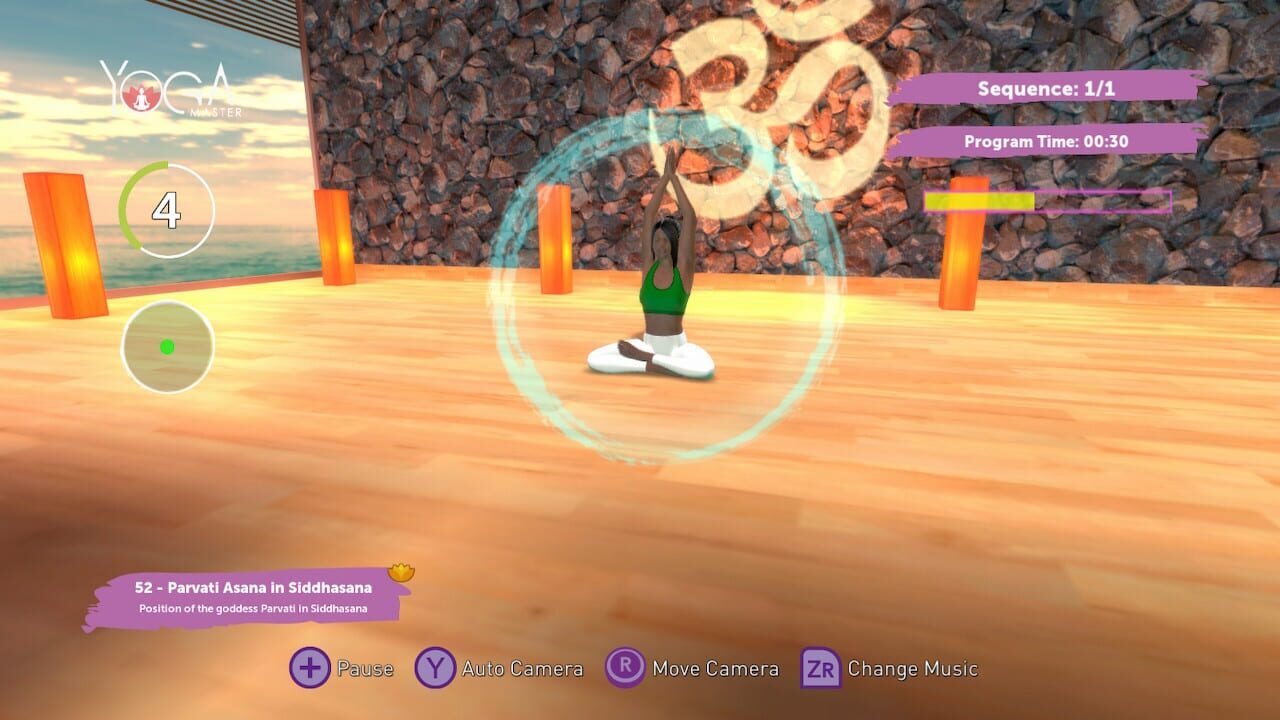Click the yellow progress bar
The height and width of the screenshot is (720, 1280).
(980, 203)
